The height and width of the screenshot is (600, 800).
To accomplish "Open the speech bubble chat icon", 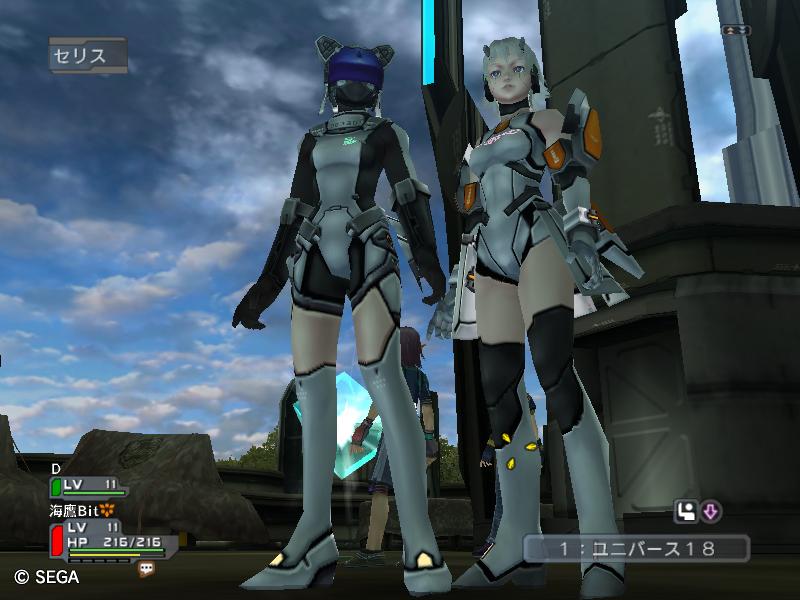I will pyautogui.click(x=146, y=568).
